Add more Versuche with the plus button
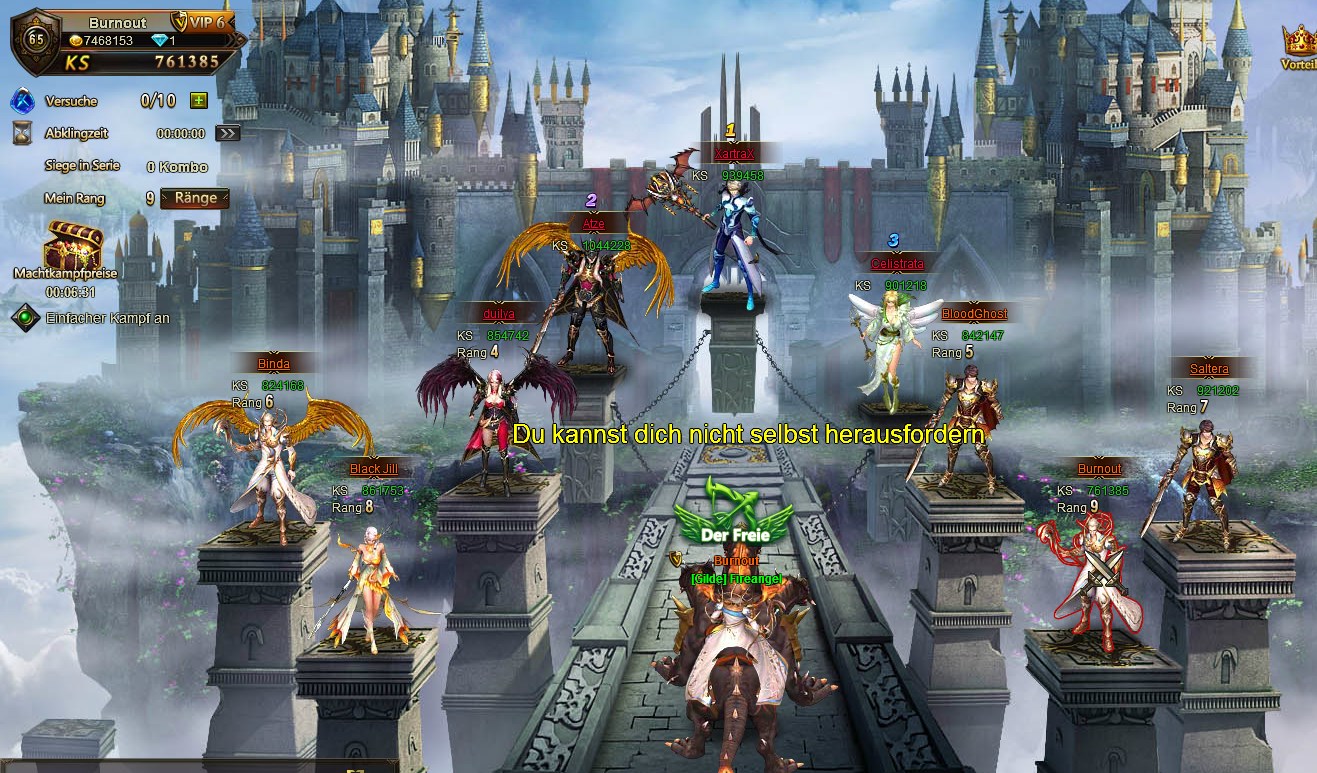This screenshot has height=773, width=1317. [x=198, y=100]
